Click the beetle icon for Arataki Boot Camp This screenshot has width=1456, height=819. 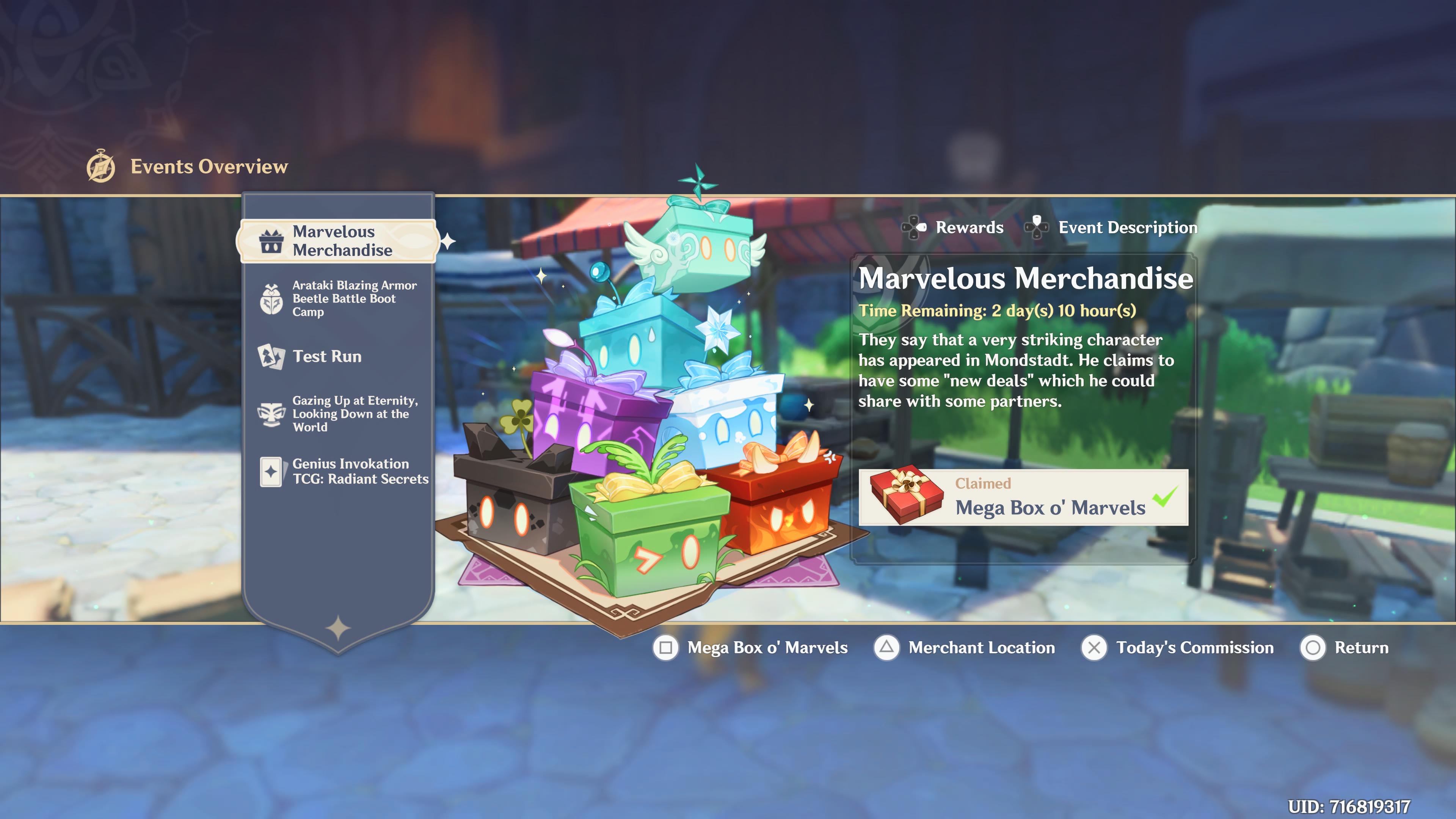(x=273, y=299)
